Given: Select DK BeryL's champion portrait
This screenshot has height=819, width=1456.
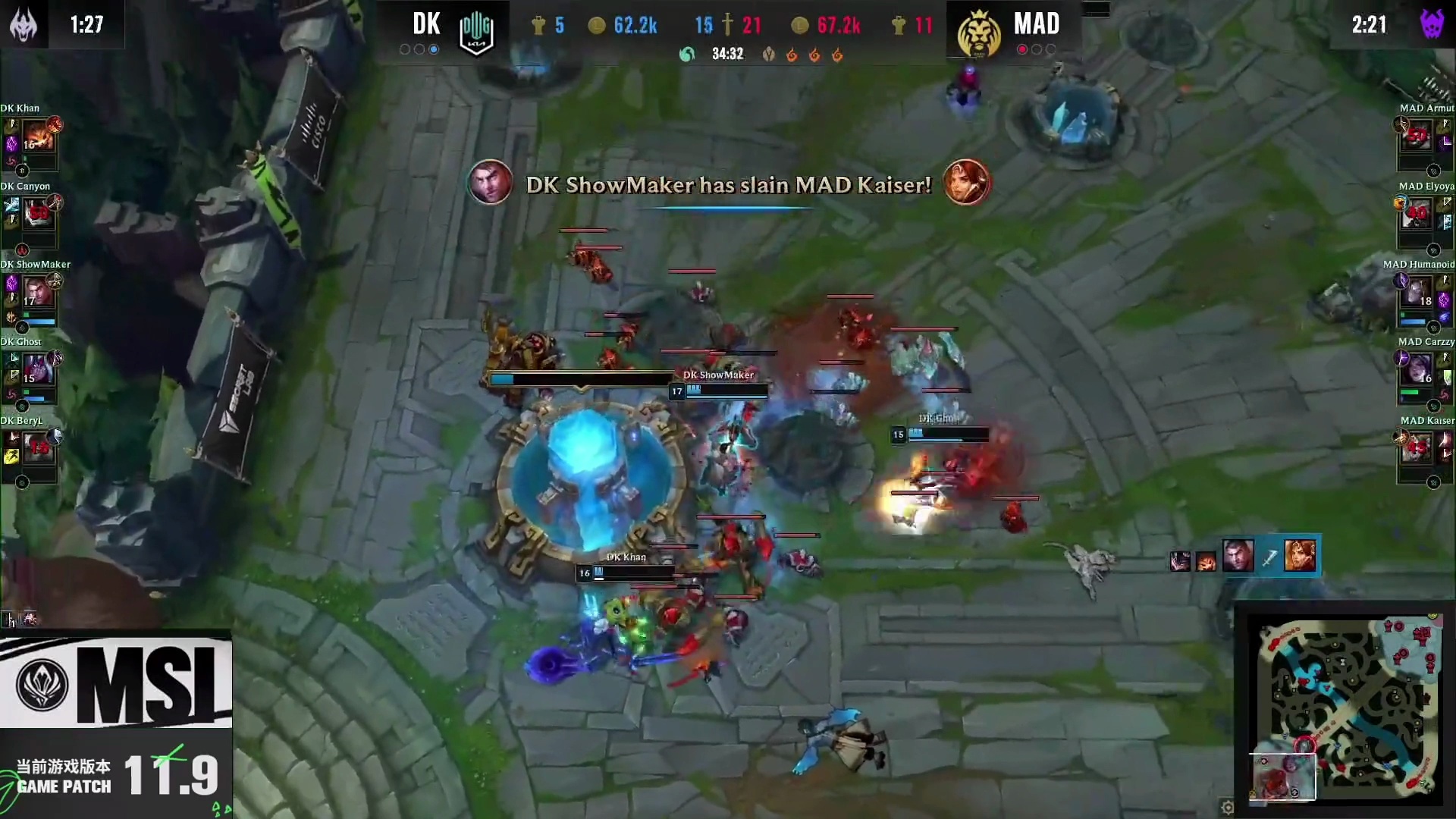Looking at the screenshot, I should (38, 449).
